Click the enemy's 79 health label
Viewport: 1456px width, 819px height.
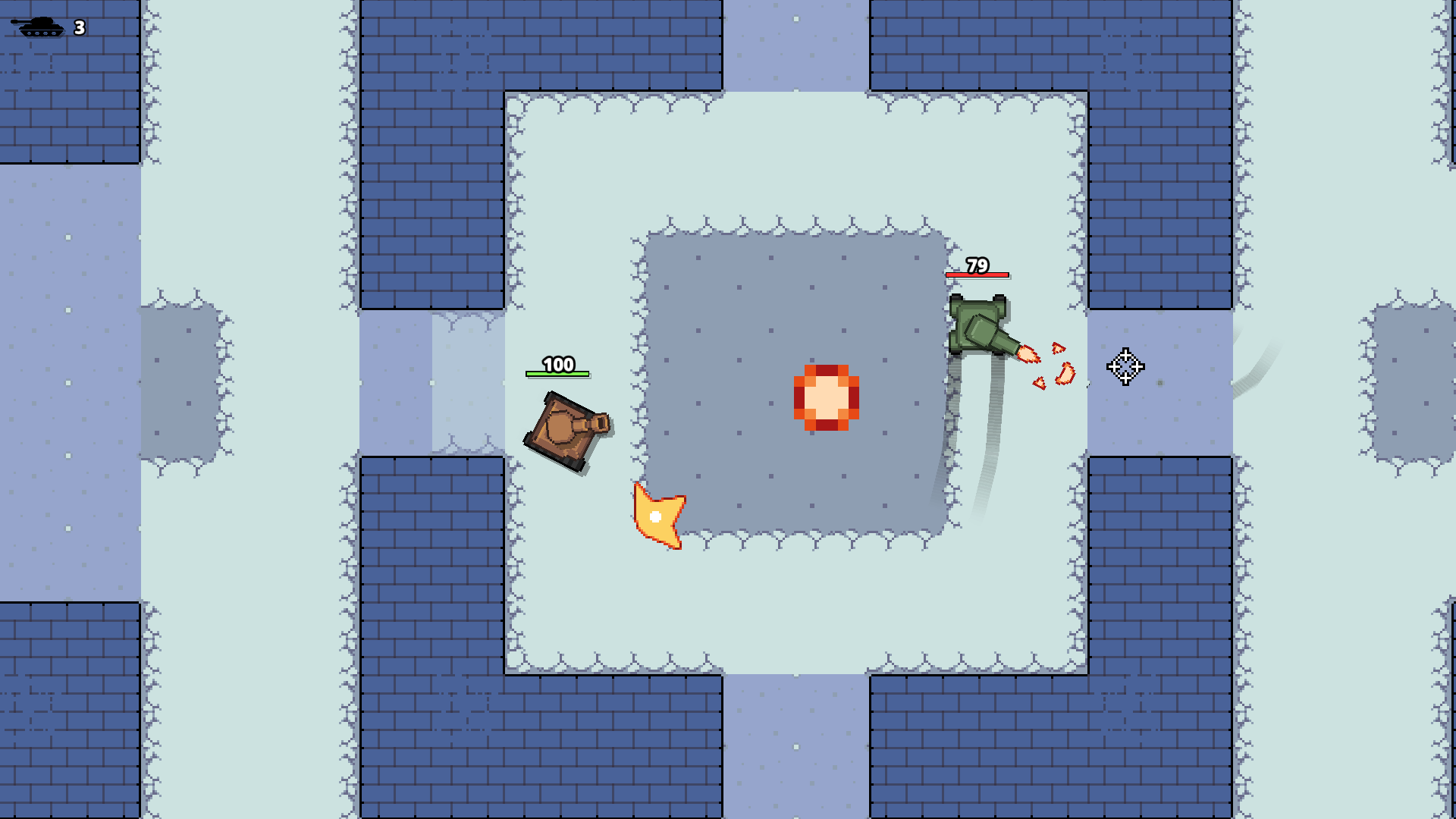[978, 267]
